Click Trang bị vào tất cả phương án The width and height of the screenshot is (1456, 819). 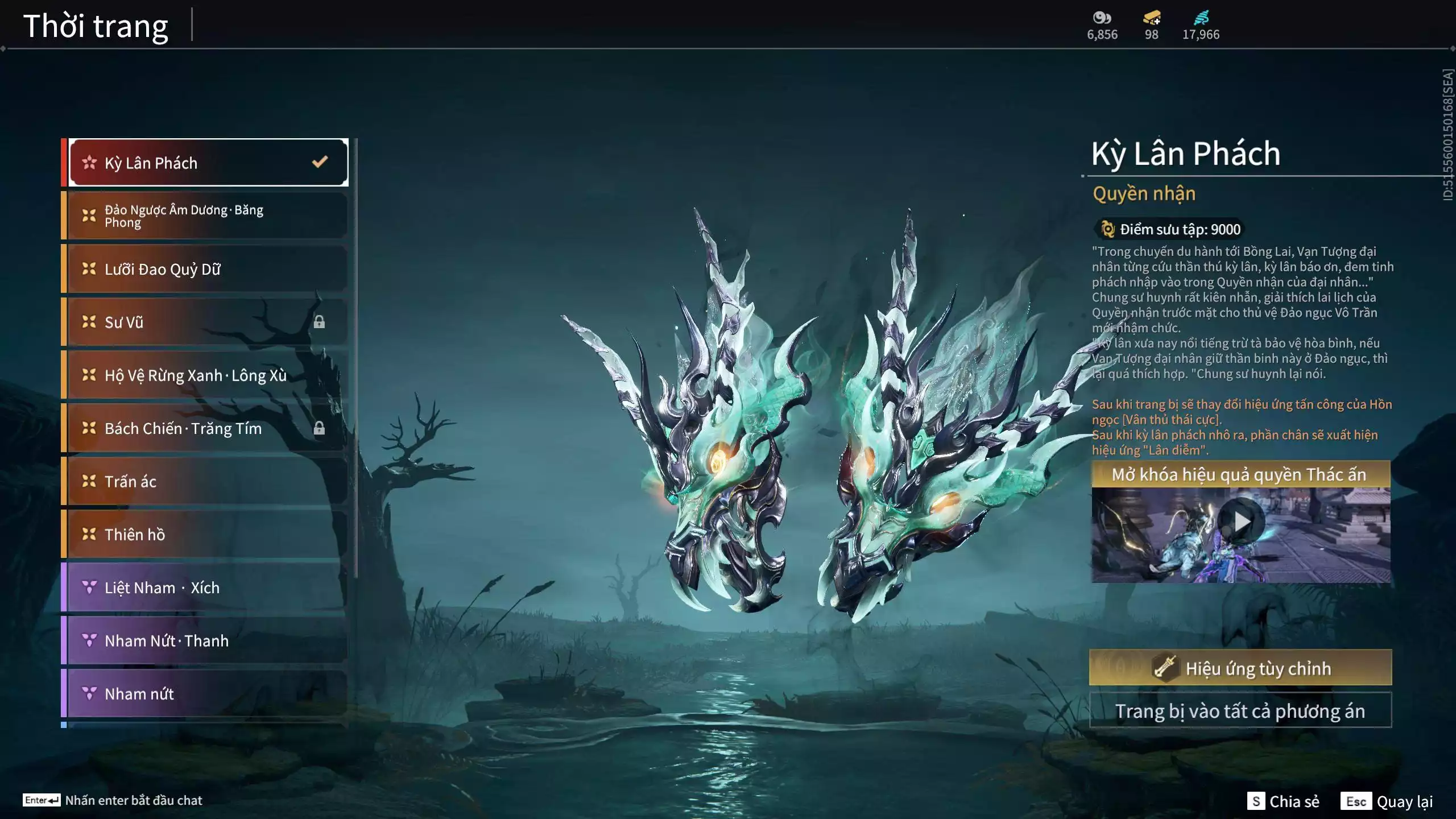click(1240, 711)
